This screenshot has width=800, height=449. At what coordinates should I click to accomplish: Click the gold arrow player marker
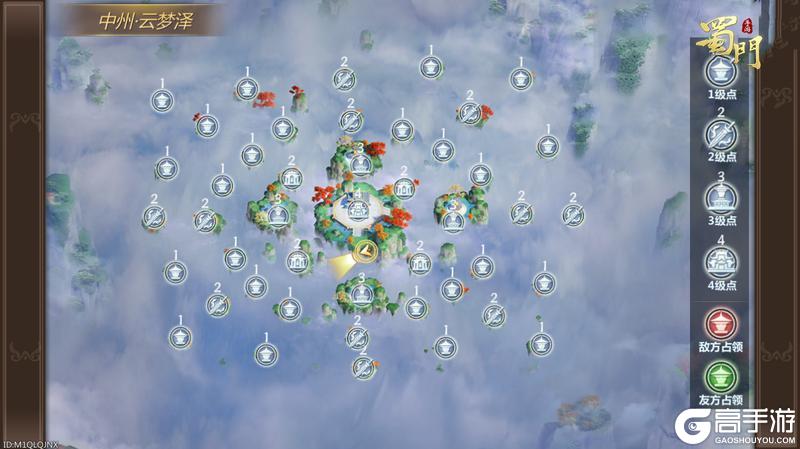362,251
